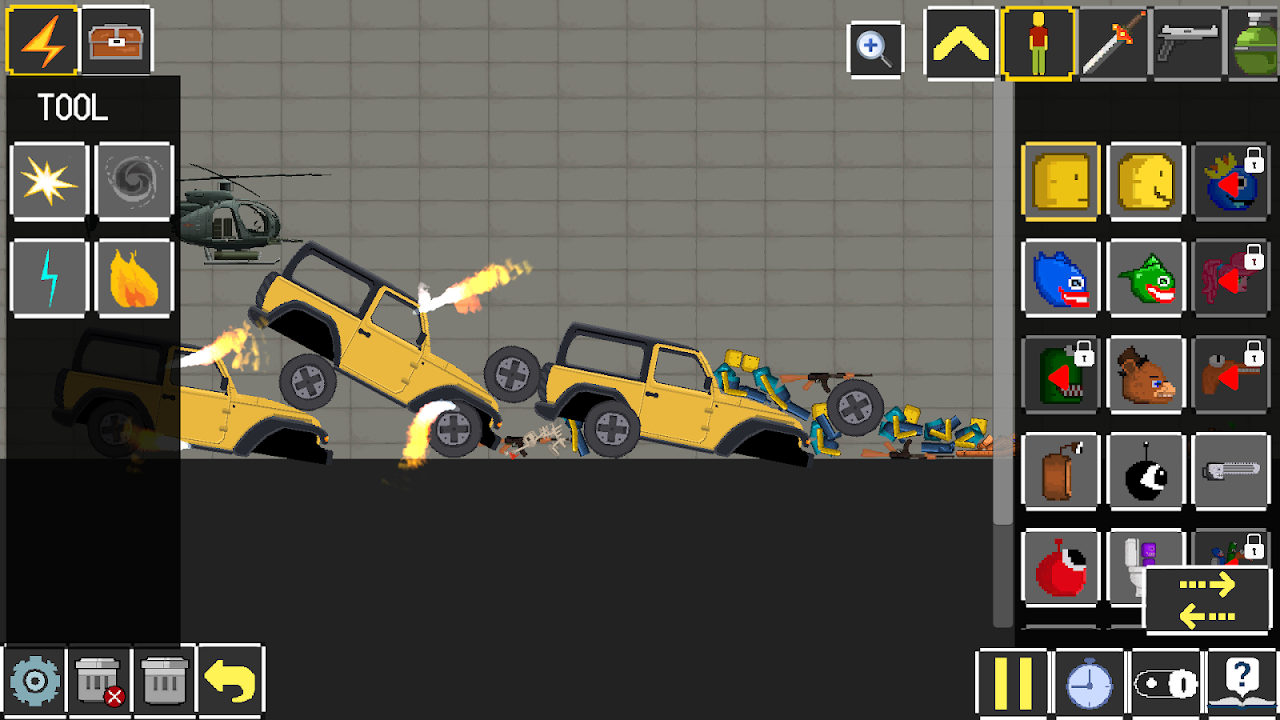The image size is (1280, 720).
Task: Collapse the toolbar with yellow chevron
Action: point(958,41)
